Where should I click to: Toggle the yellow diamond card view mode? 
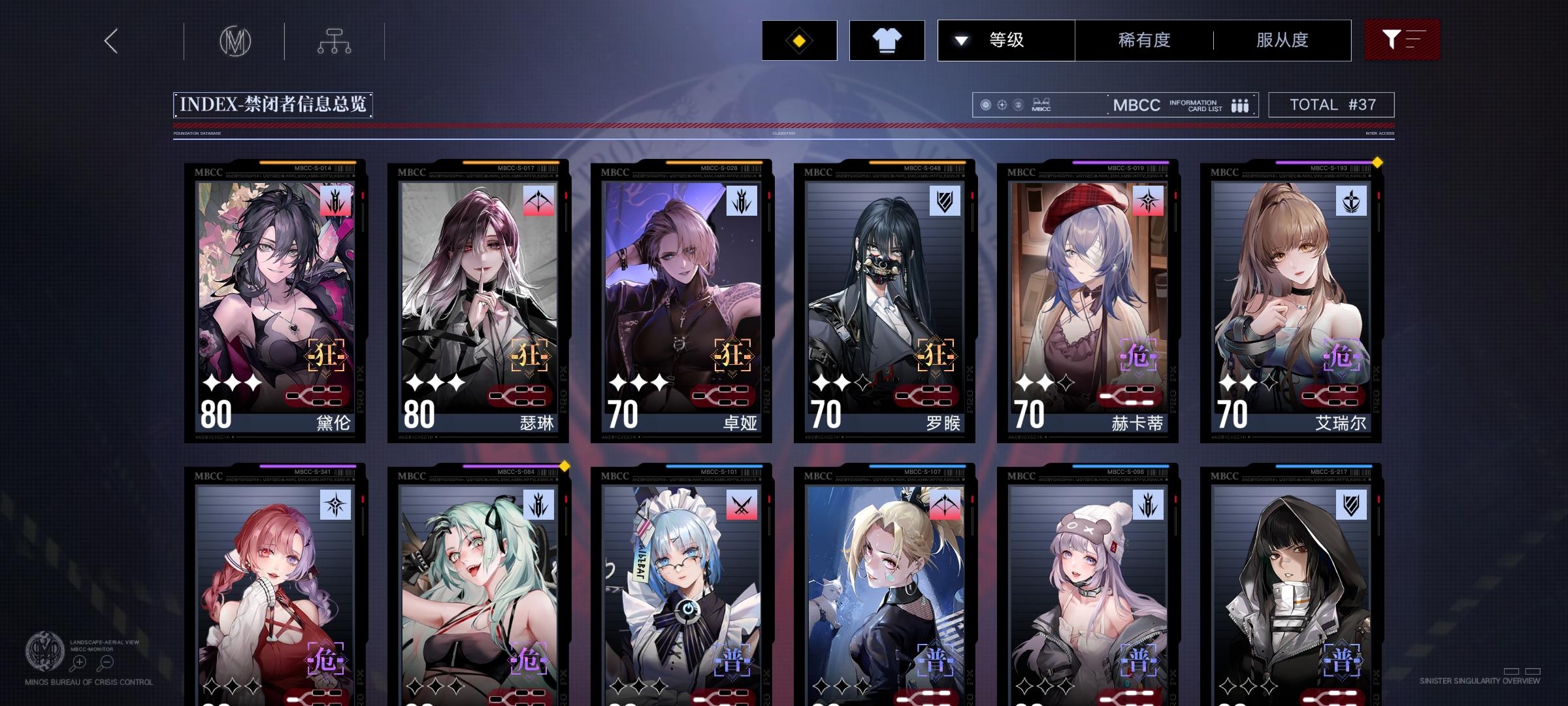798,40
